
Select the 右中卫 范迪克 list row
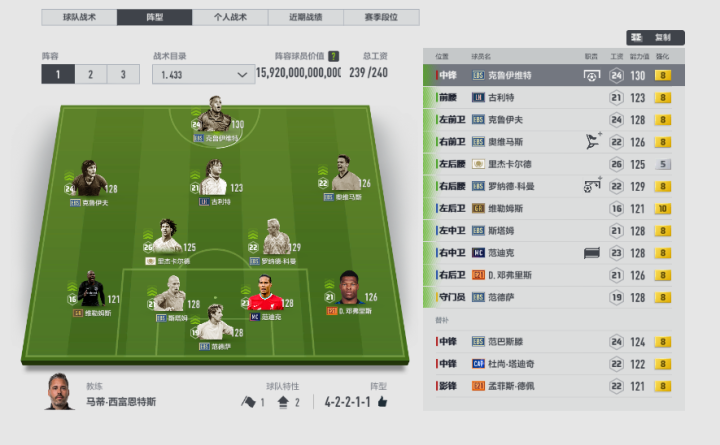[x=554, y=252]
